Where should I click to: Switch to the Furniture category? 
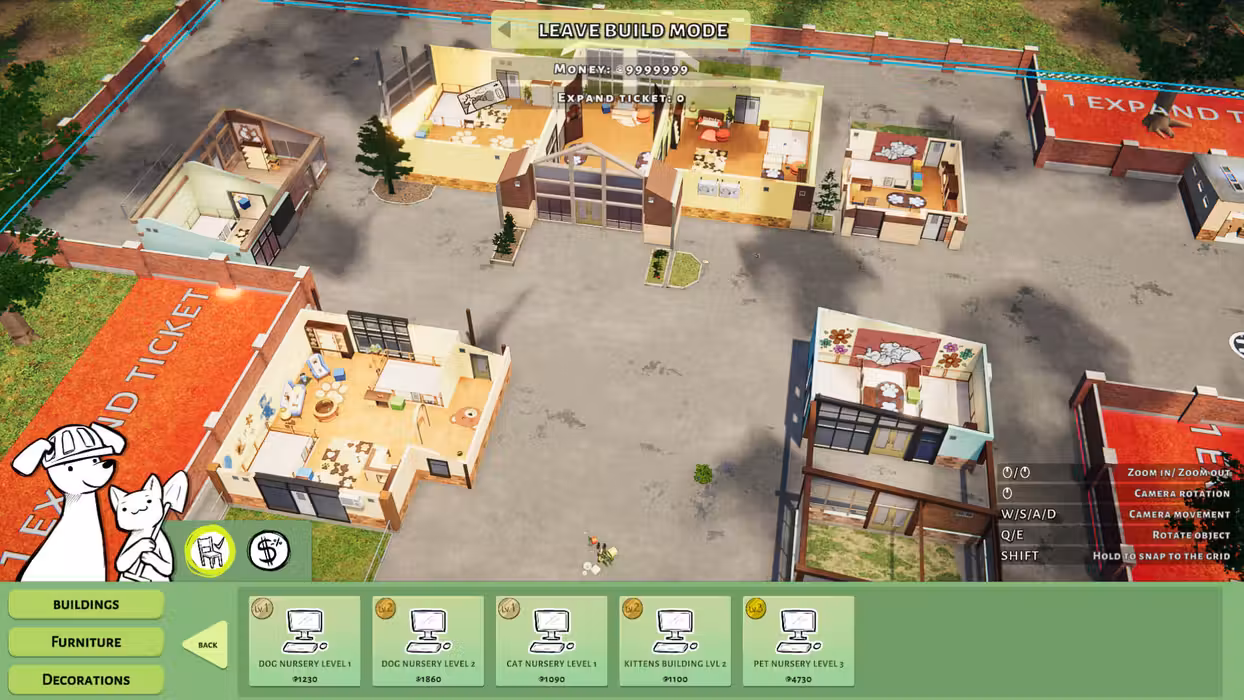(86, 642)
